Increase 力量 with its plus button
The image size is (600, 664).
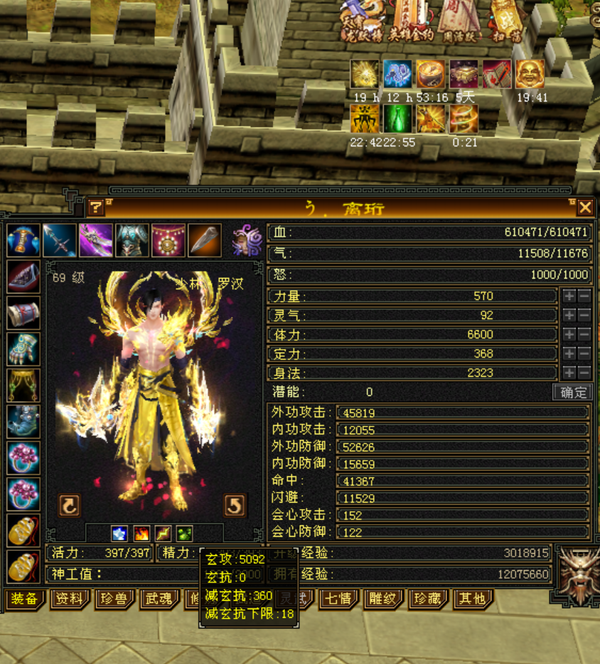(569, 297)
